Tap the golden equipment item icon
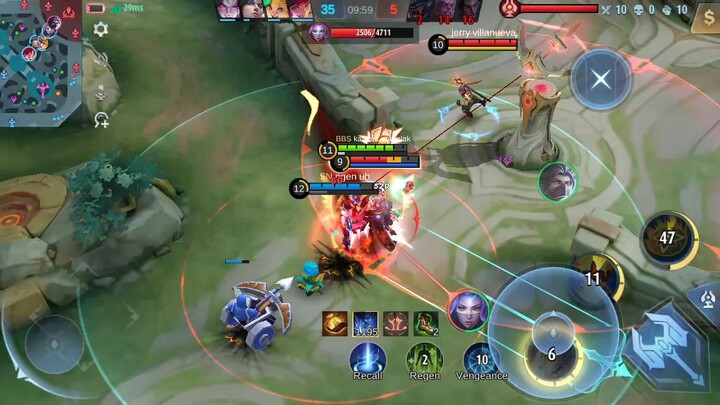Viewport: 720px width, 405px height. (335, 323)
